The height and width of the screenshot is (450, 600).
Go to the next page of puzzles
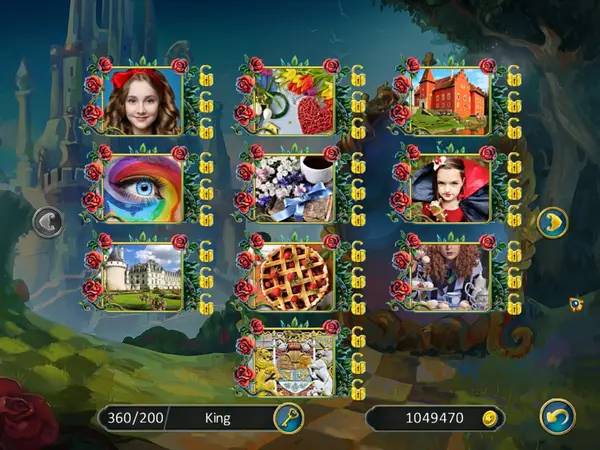tap(552, 222)
